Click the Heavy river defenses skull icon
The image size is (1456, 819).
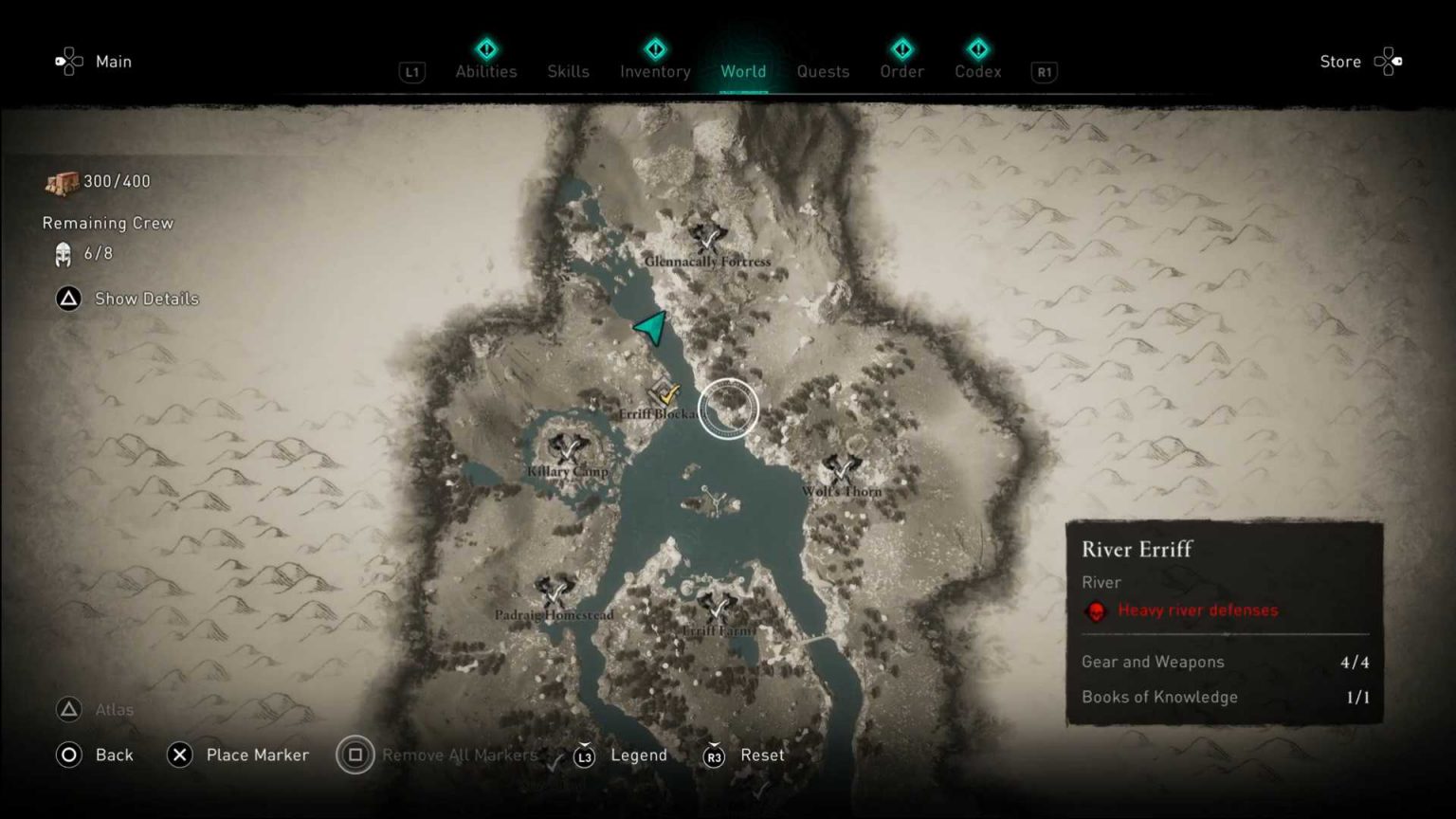click(1097, 610)
